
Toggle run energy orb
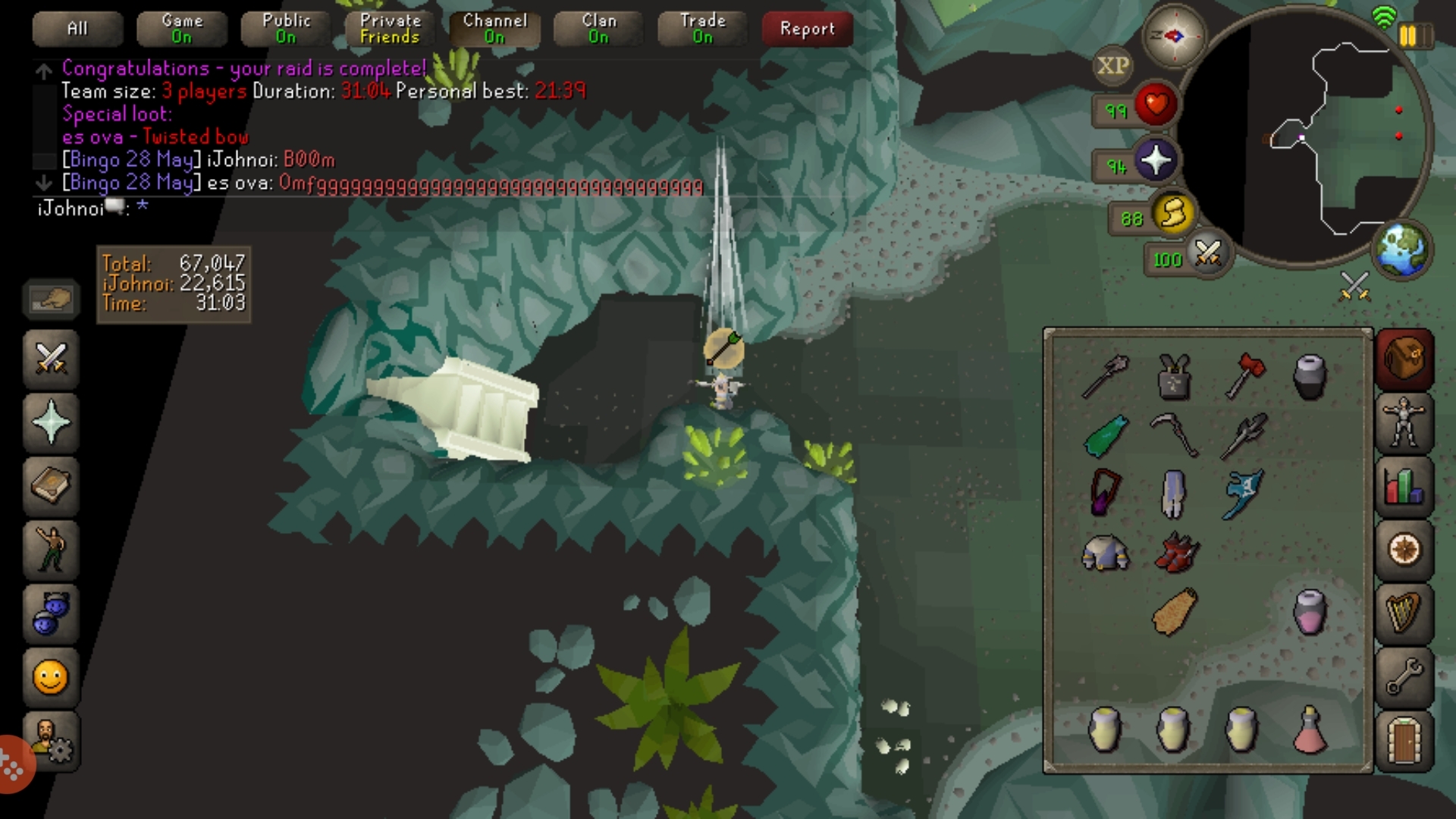coord(1172,214)
